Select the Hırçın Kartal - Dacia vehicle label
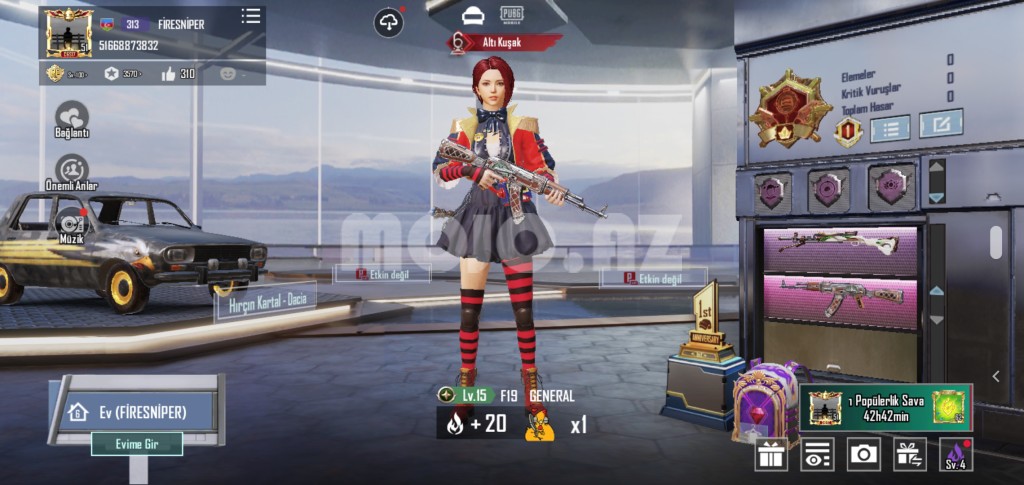Screen dimensions: 1024x485 point(266,299)
